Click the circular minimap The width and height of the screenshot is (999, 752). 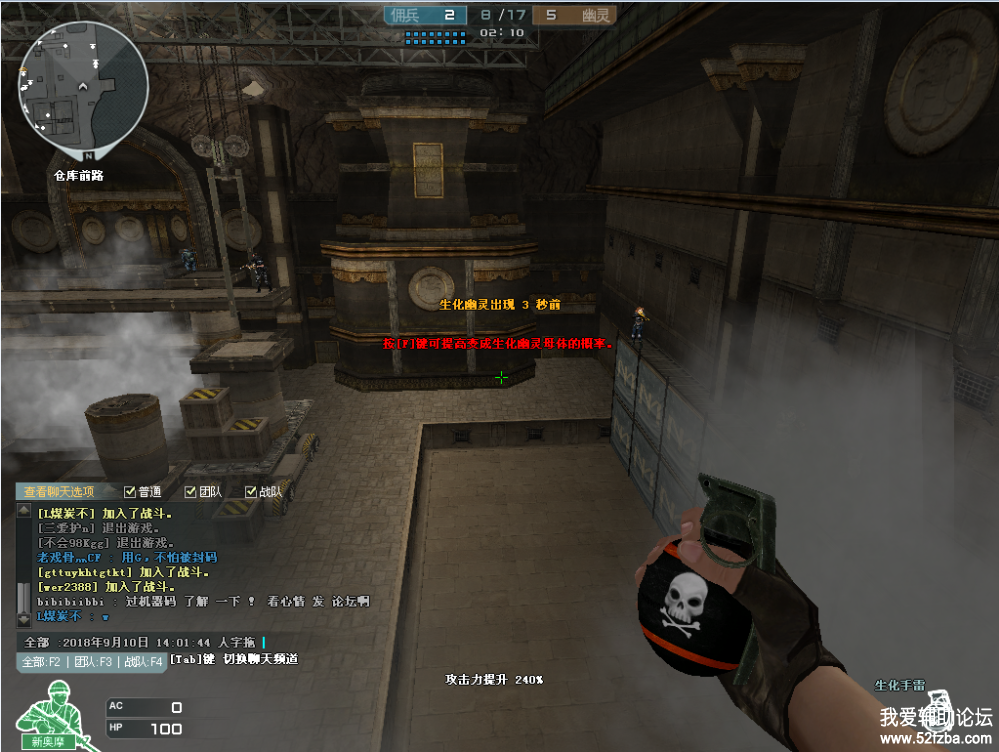coord(88,86)
